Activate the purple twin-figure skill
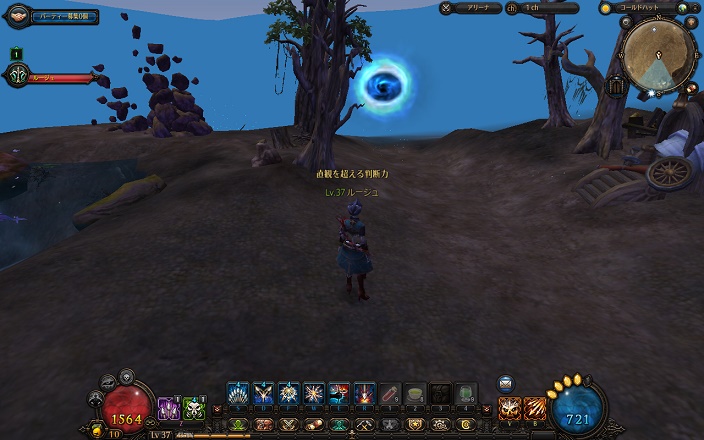 pyautogui.click(x=169, y=407)
